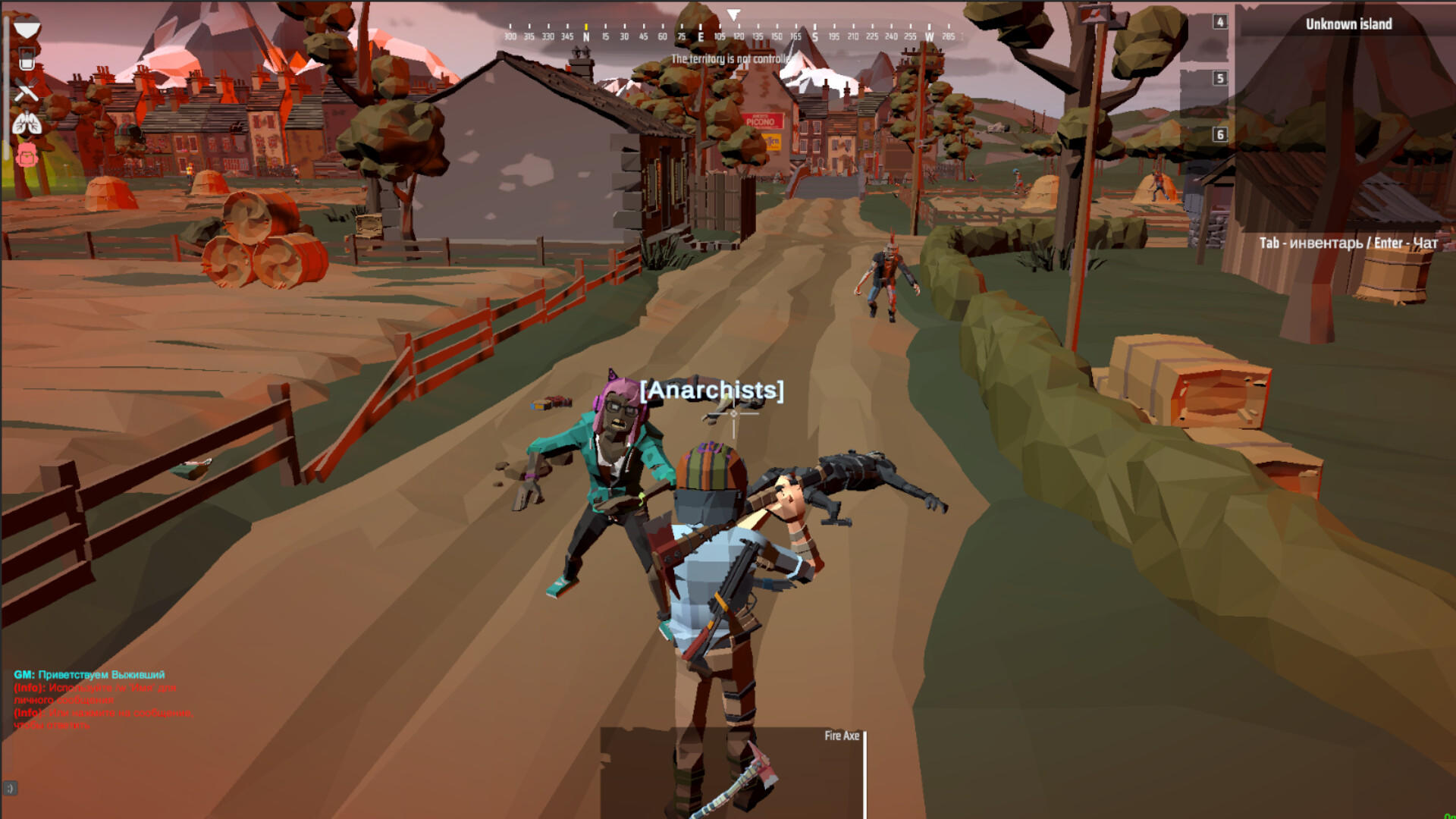Open the pink backpack inventory icon
The image size is (1456, 819).
click(27, 155)
